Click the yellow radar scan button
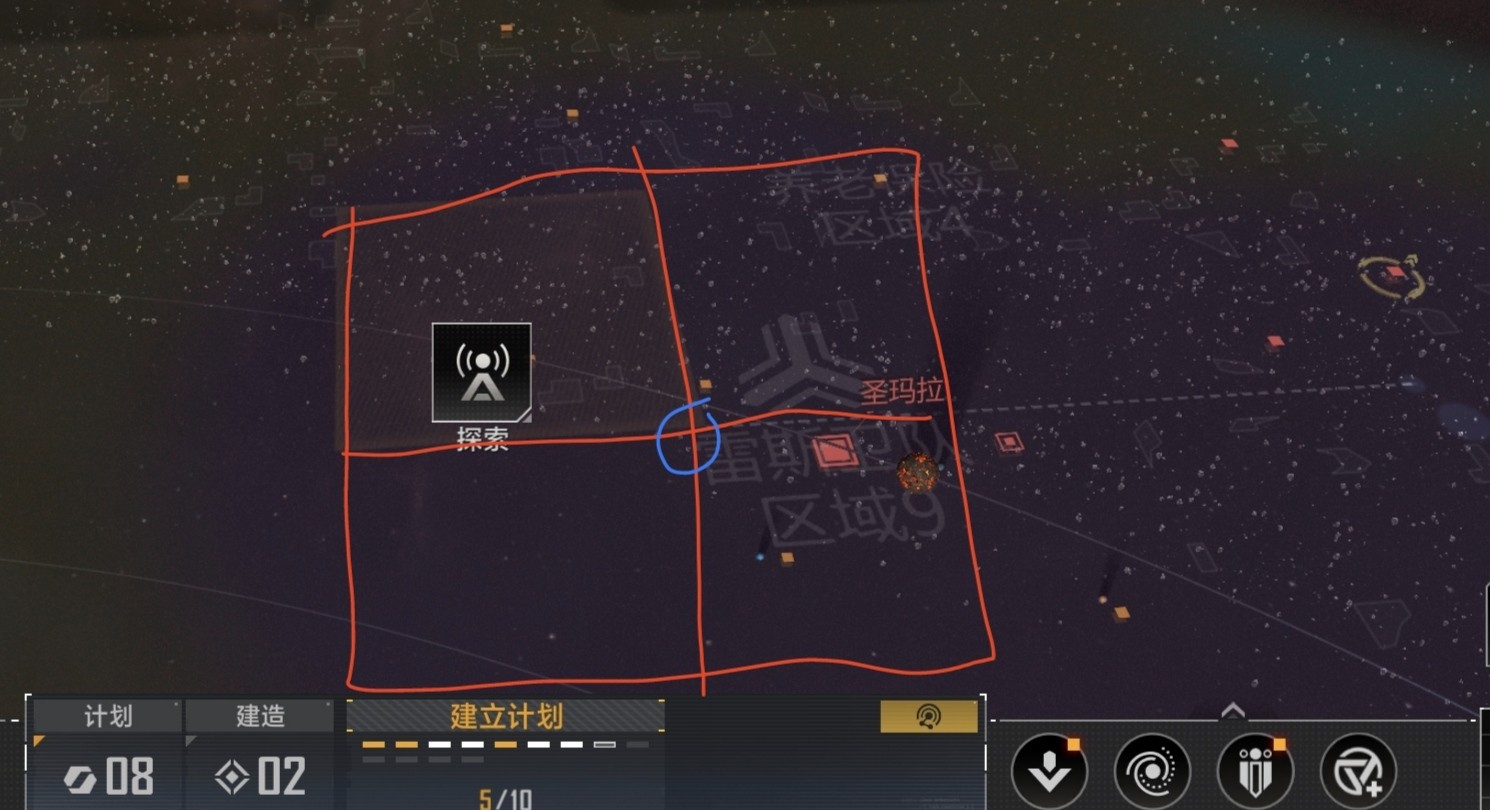This screenshot has height=810, width=1490. 928,716
